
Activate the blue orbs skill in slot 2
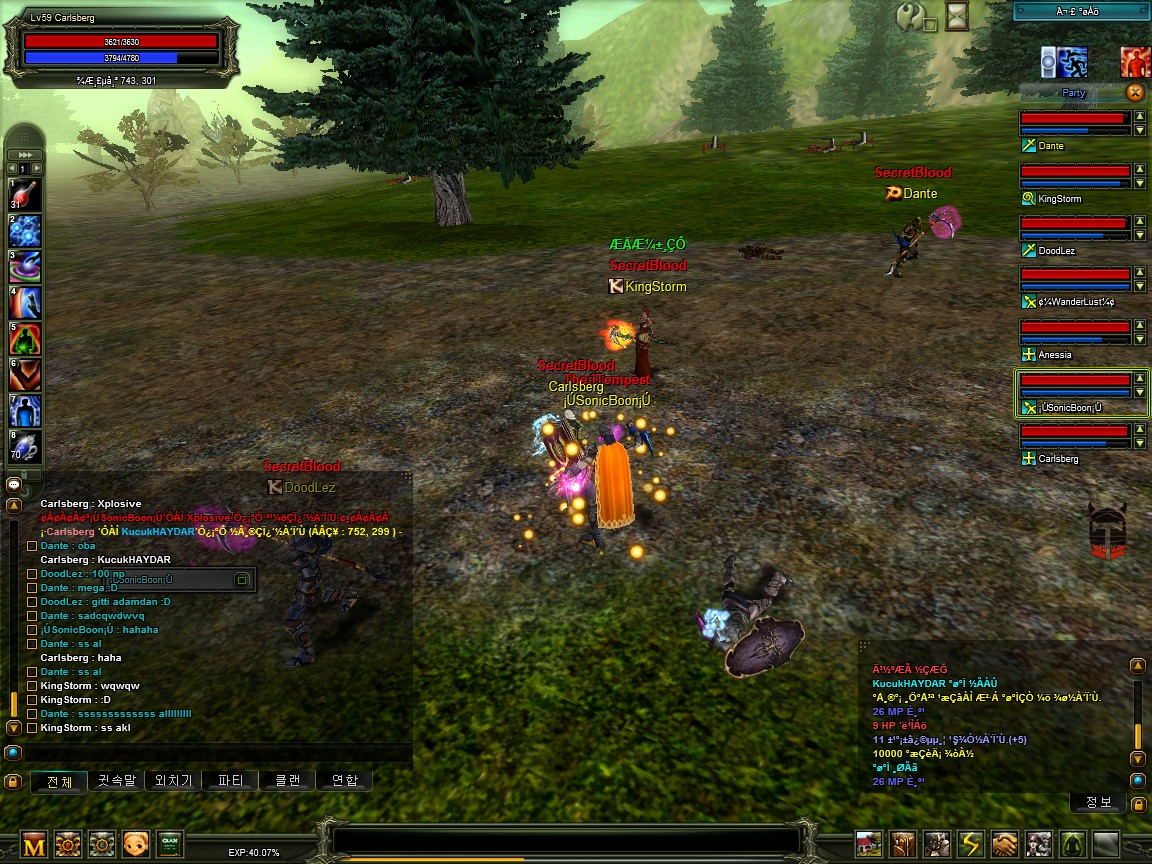point(24,232)
